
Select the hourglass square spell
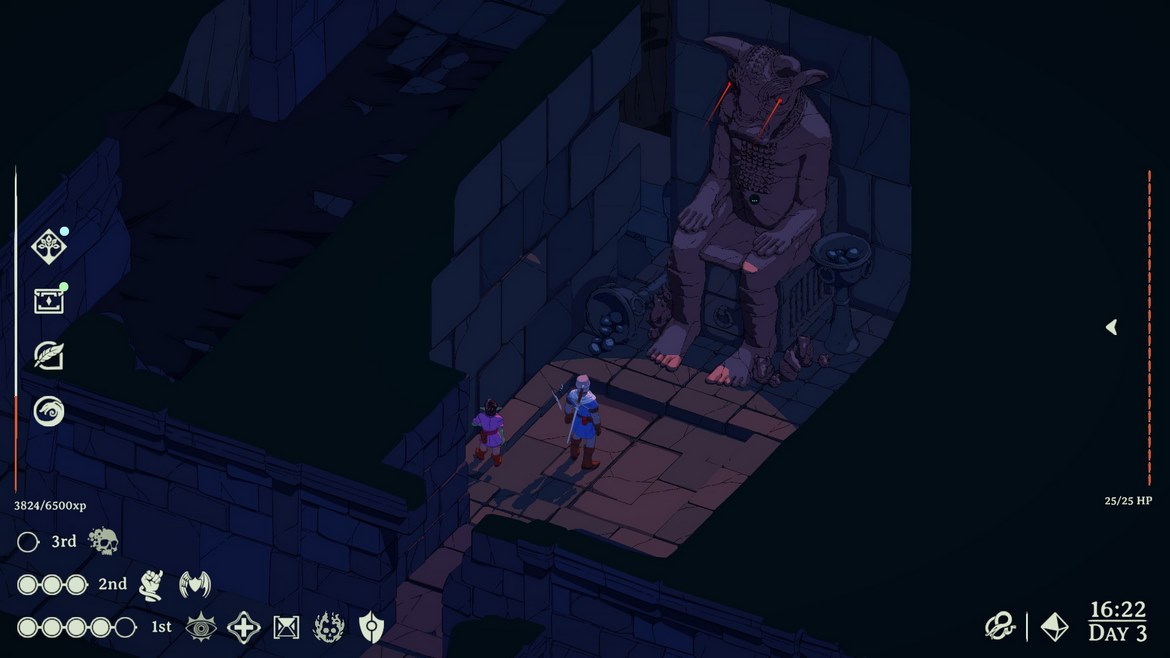287,628
